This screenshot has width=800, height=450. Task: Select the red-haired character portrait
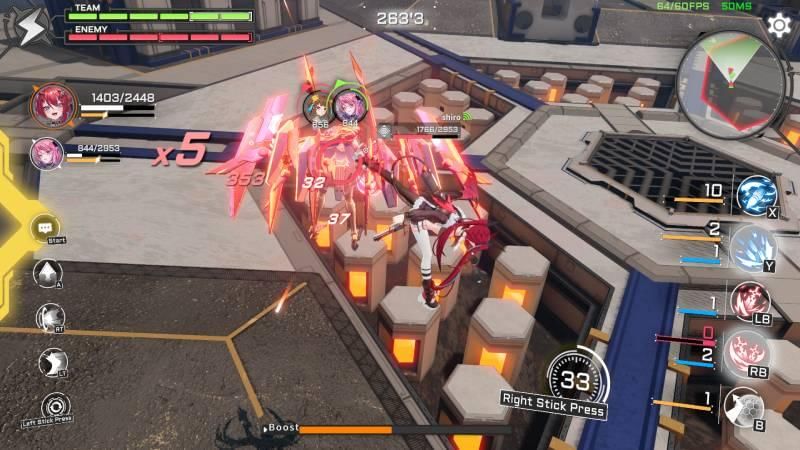point(47,103)
